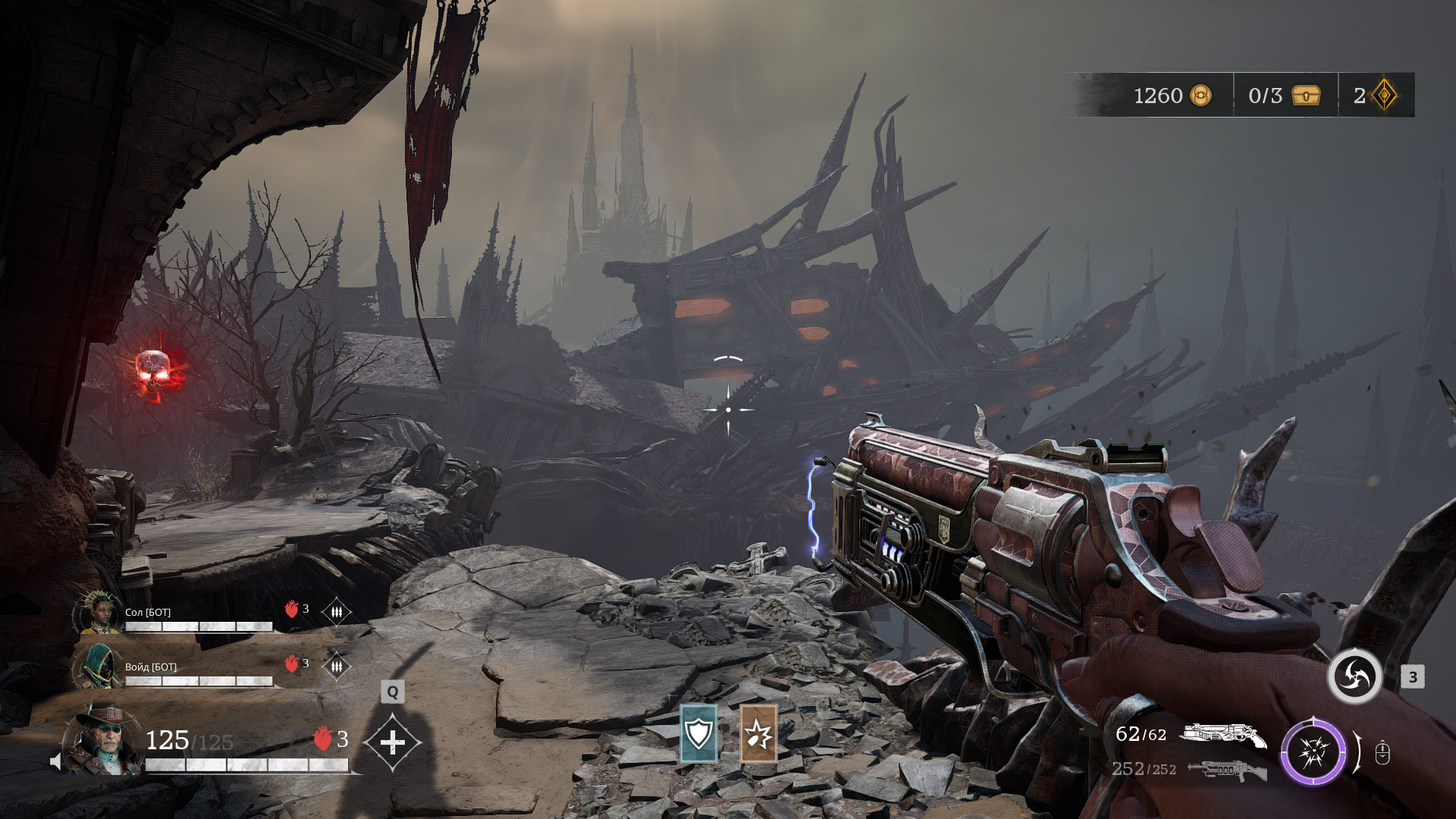
Task: Select the Сол [БОТ] teammate portrait
Action: click(x=98, y=613)
